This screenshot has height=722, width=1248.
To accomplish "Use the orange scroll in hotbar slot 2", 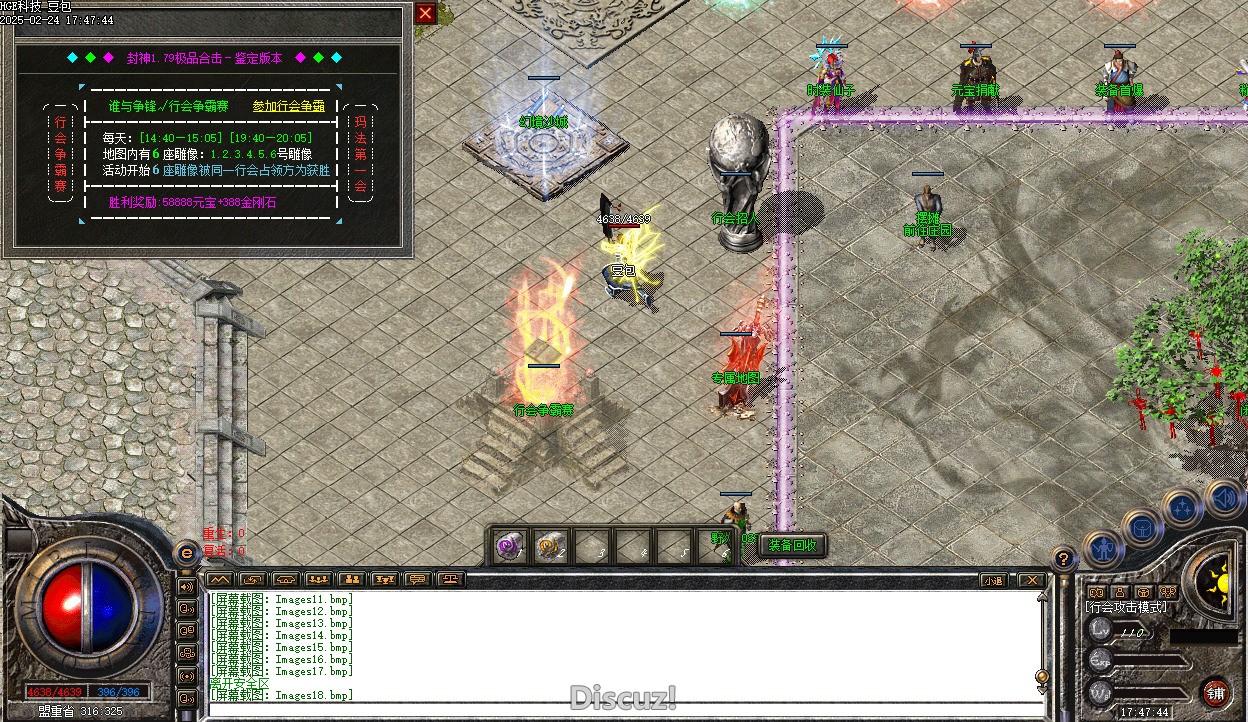I will pyautogui.click(x=551, y=547).
